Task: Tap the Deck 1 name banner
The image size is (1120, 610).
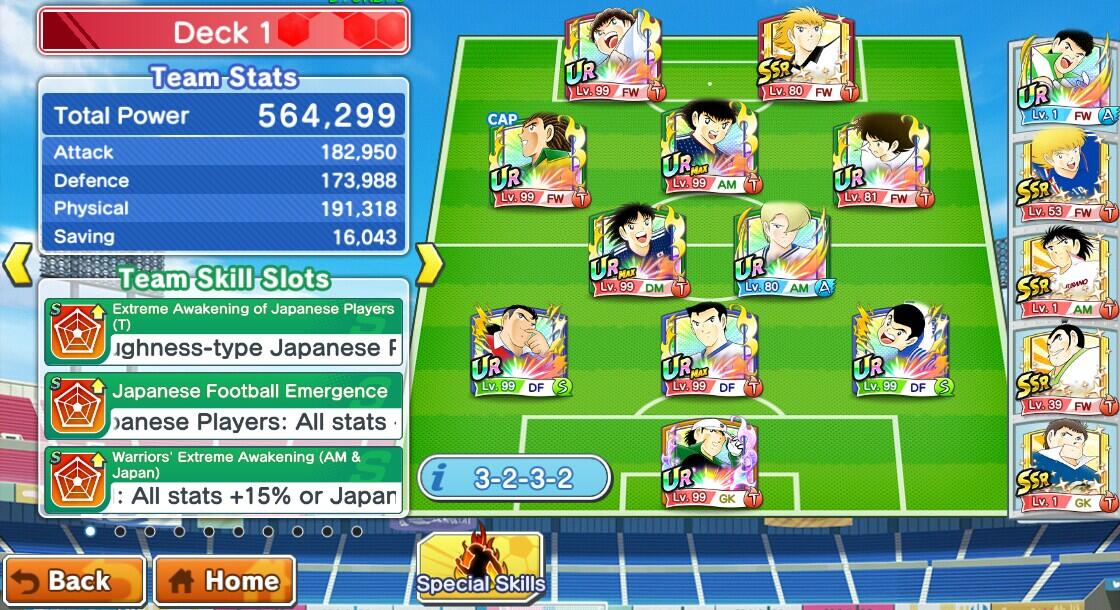Action: click(x=224, y=32)
